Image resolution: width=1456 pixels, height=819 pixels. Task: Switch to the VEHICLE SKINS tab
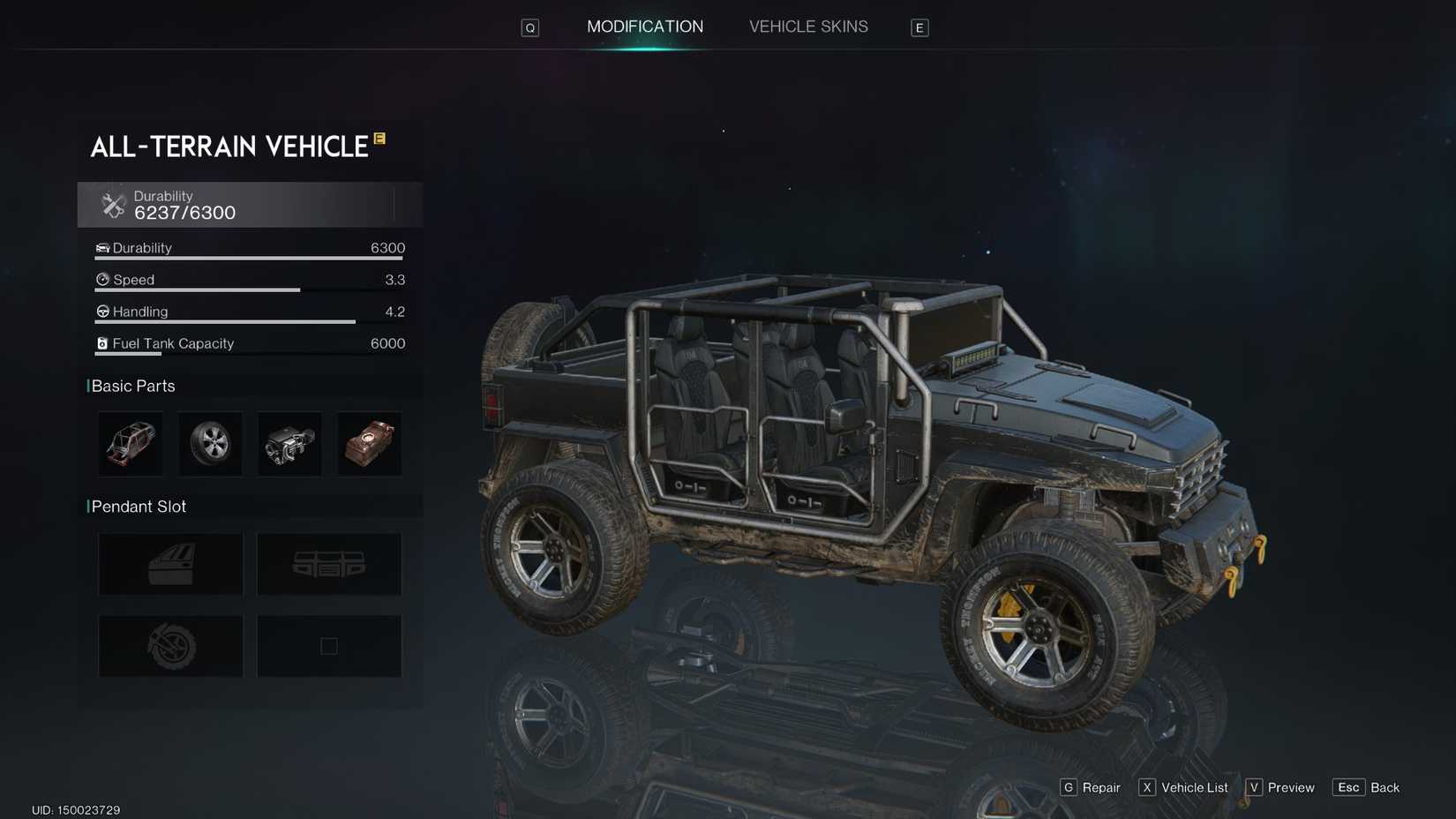click(x=807, y=26)
